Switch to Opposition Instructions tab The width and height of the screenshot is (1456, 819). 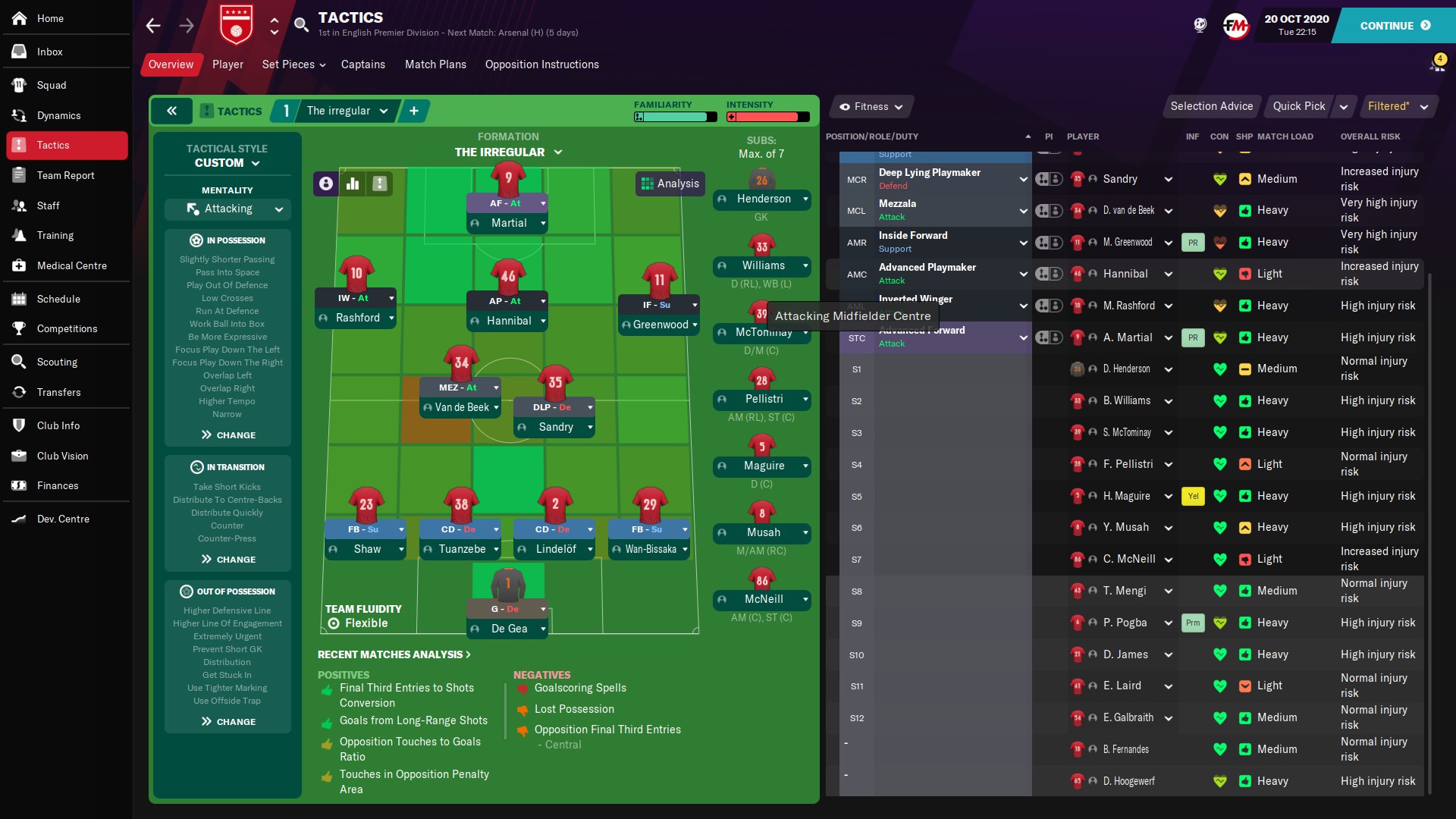click(541, 64)
